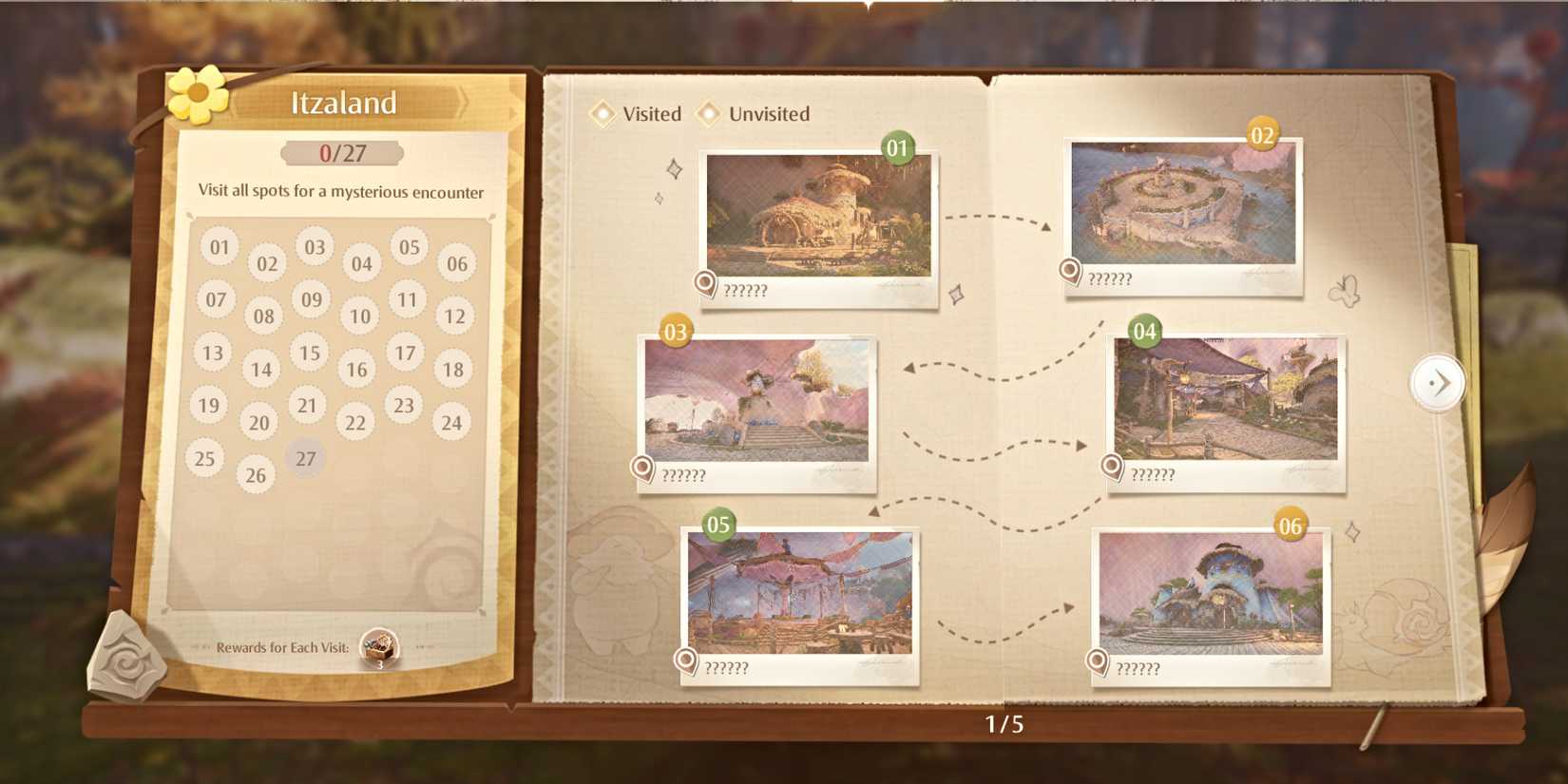Click the green 01 badge on the hut photo

coord(897,149)
